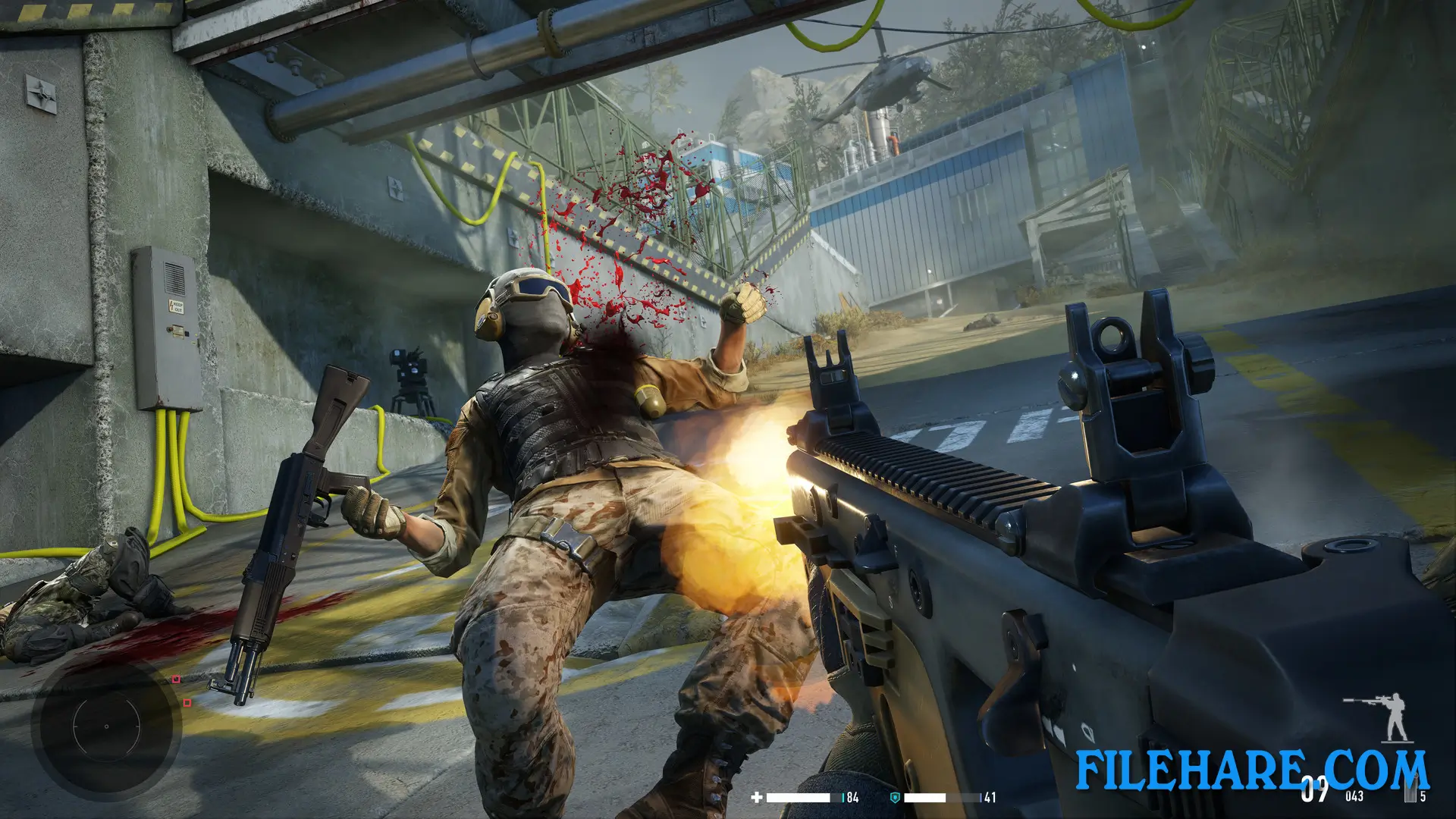Click the armor progress bar at 41
Image resolution: width=1456 pixels, height=819 pixels.
(x=924, y=798)
